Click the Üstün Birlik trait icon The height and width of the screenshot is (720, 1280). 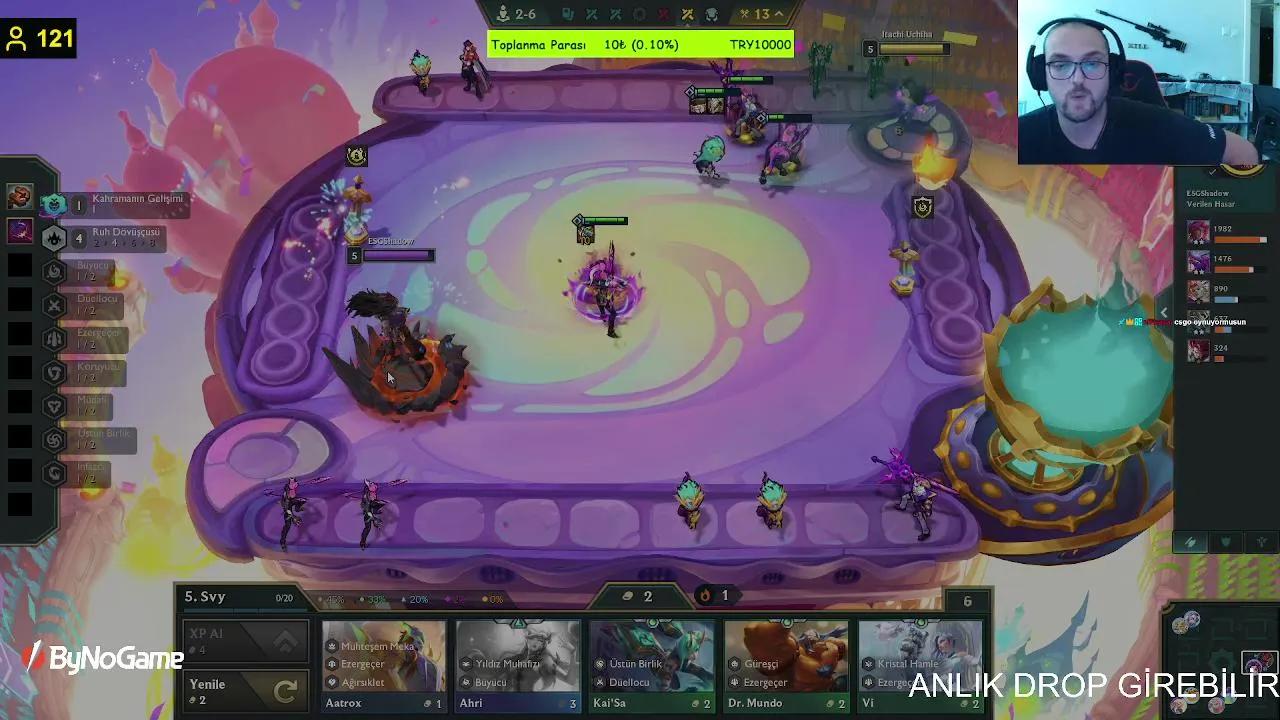(x=53, y=440)
